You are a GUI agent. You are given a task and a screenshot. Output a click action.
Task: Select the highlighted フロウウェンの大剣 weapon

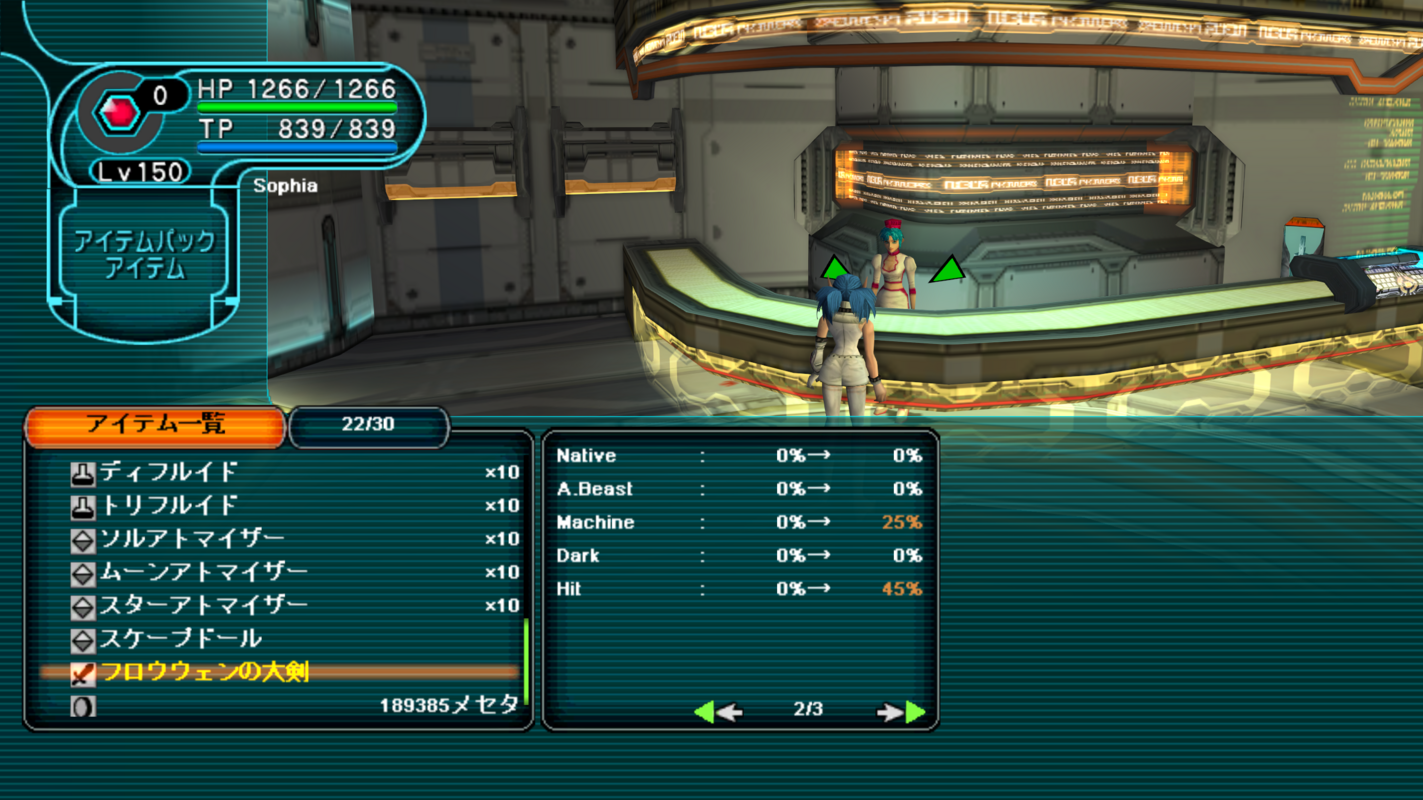coord(280,672)
